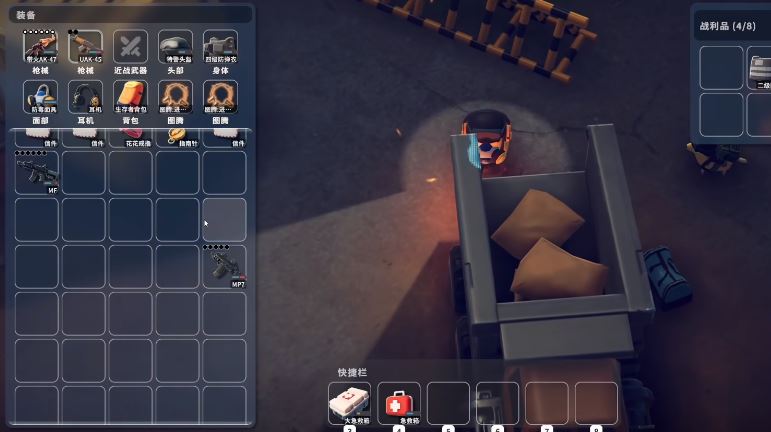Select the helmet in the head slot
Viewport: 771px width, 432px height.
coord(176,46)
